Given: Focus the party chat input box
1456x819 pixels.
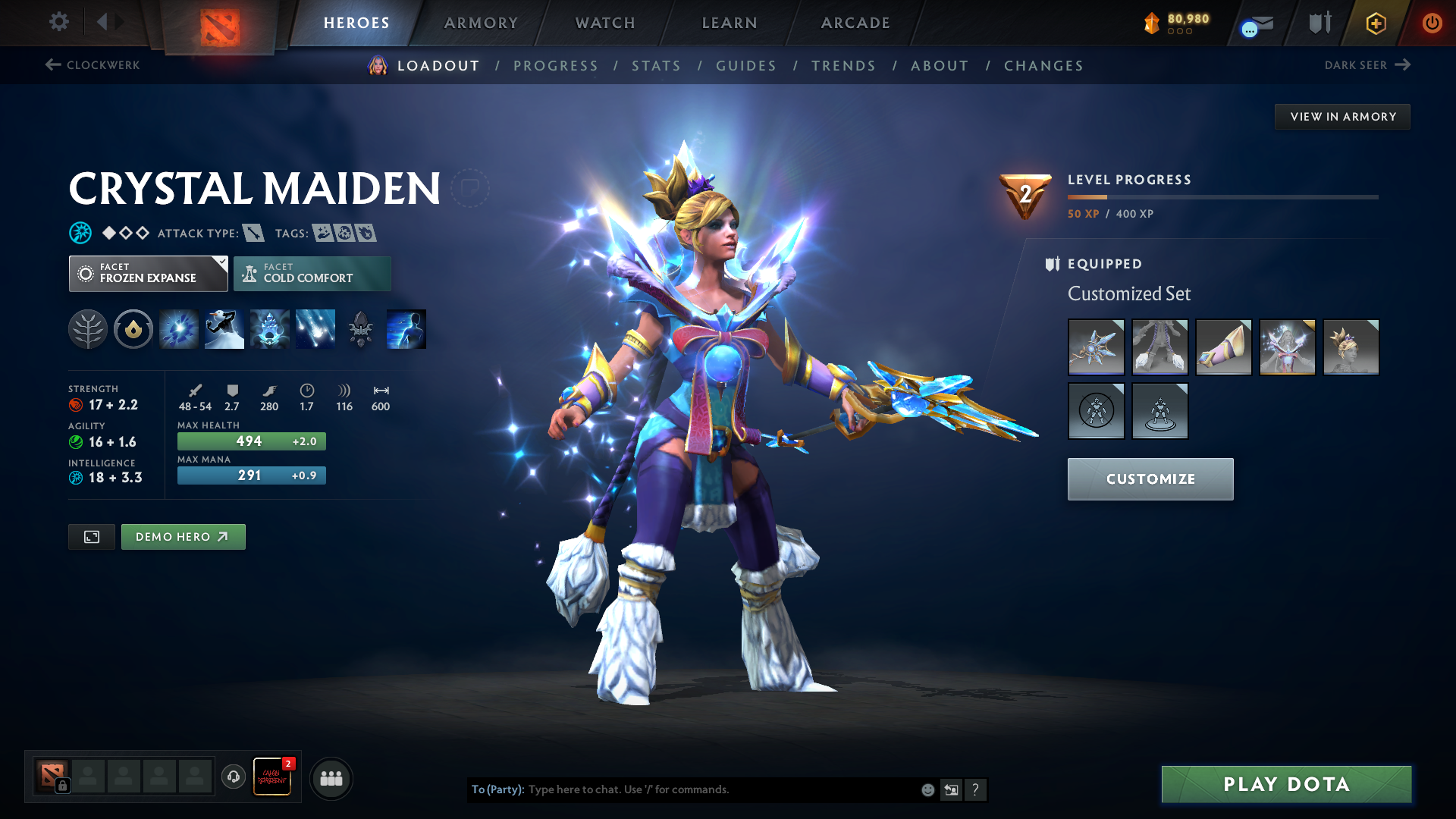Looking at the screenshot, I should pos(720,789).
